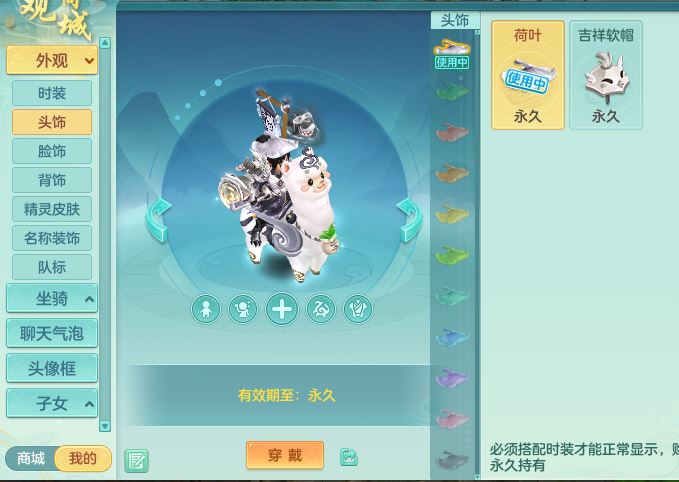Choose the 头饰 headwear category

tap(52, 122)
